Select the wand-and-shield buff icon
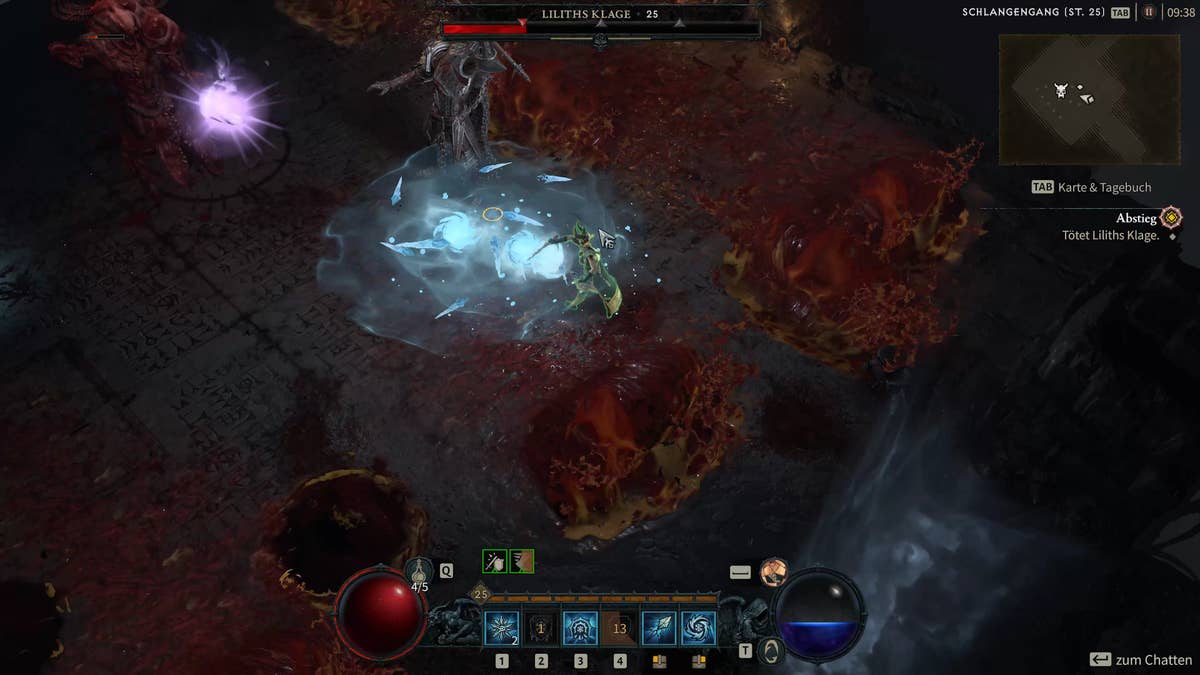Screen dimensions: 1200x675 tap(495, 561)
